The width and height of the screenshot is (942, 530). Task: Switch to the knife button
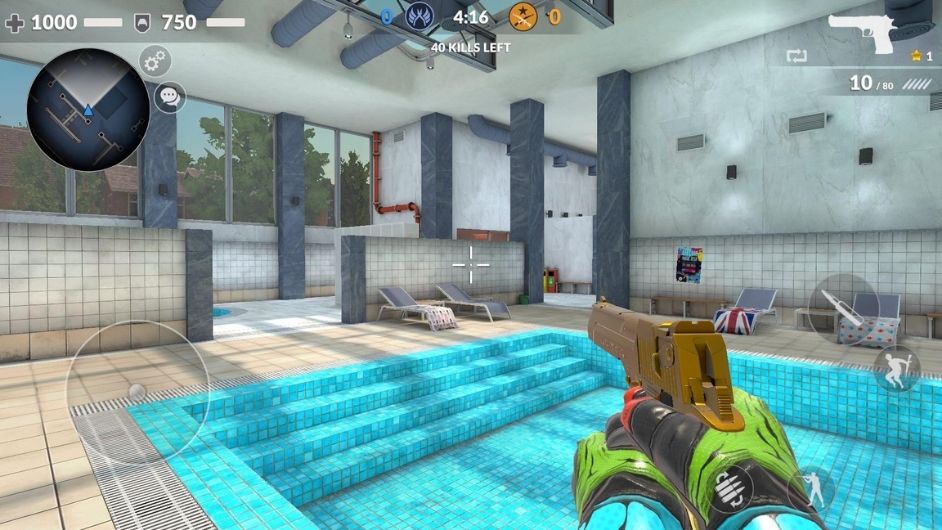(843, 308)
